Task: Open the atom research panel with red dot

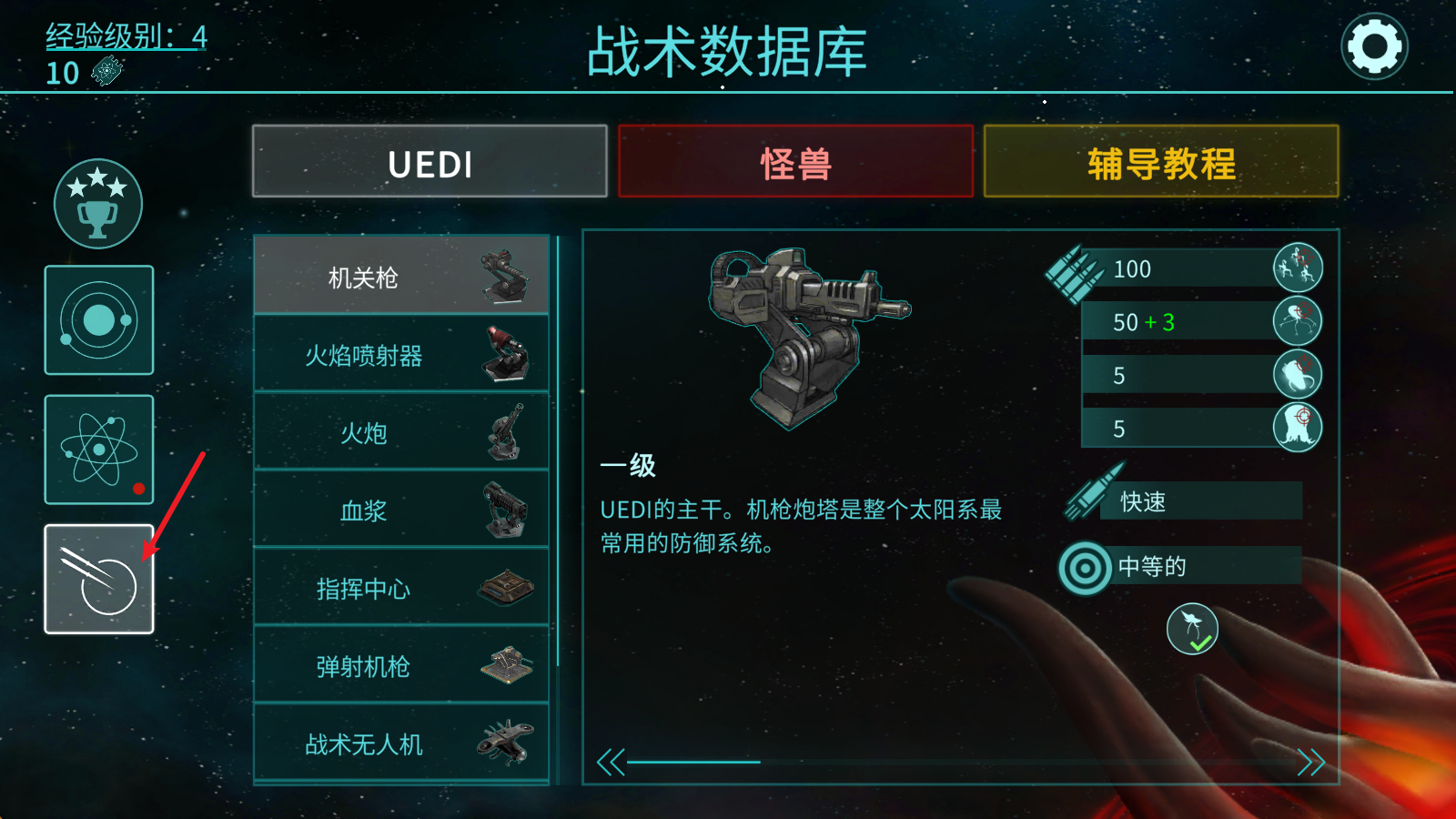Action: coord(98,448)
